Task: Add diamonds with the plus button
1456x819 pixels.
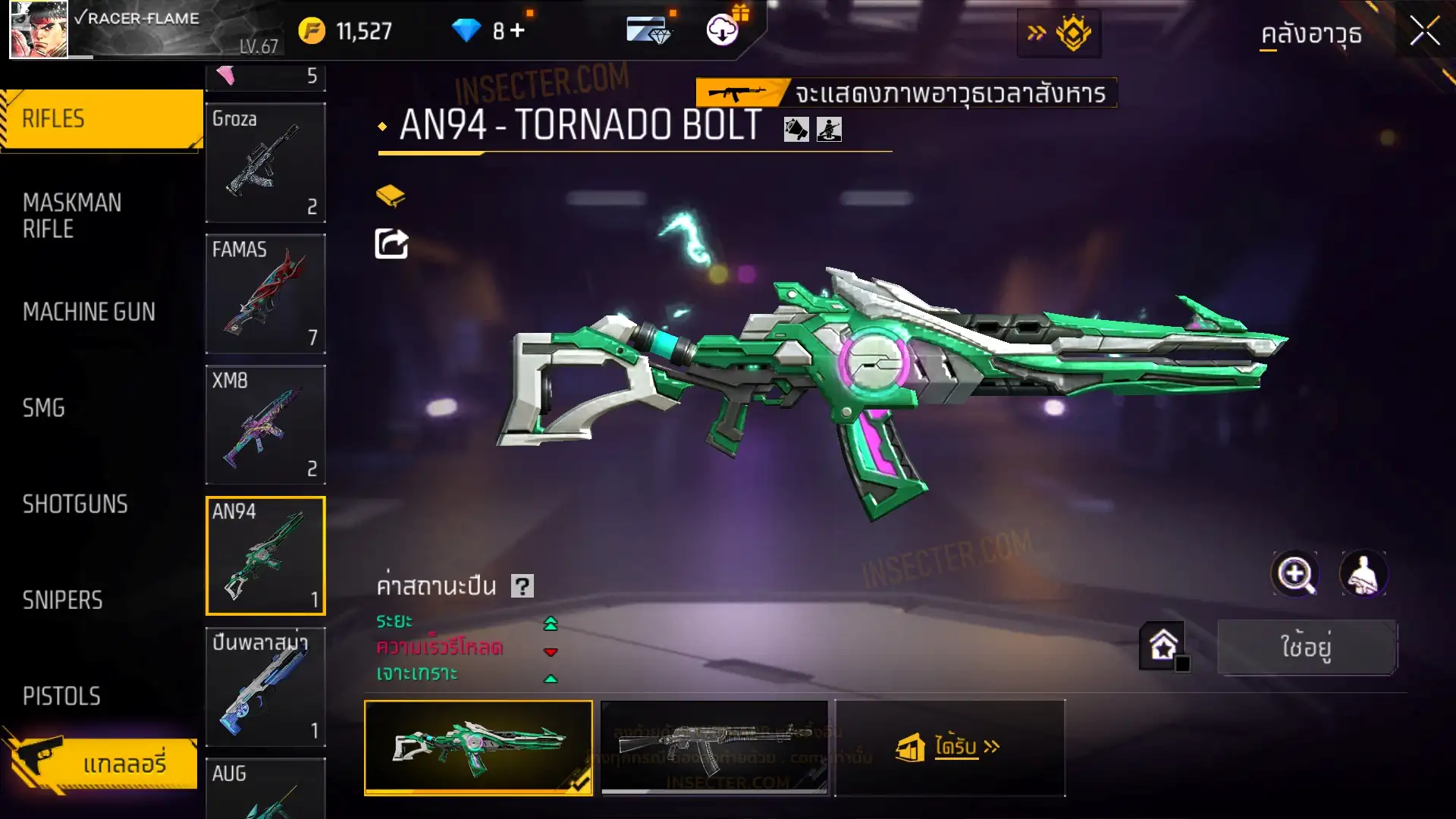Action: tap(517, 31)
